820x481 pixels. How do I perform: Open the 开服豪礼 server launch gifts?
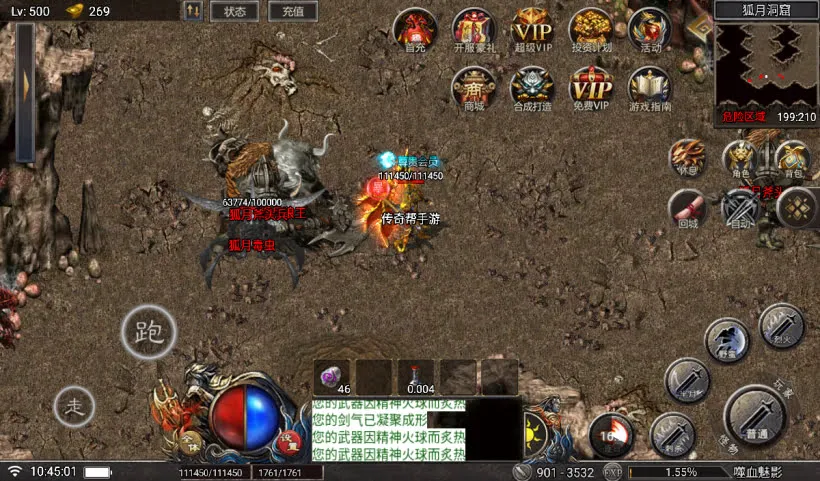pos(473,29)
